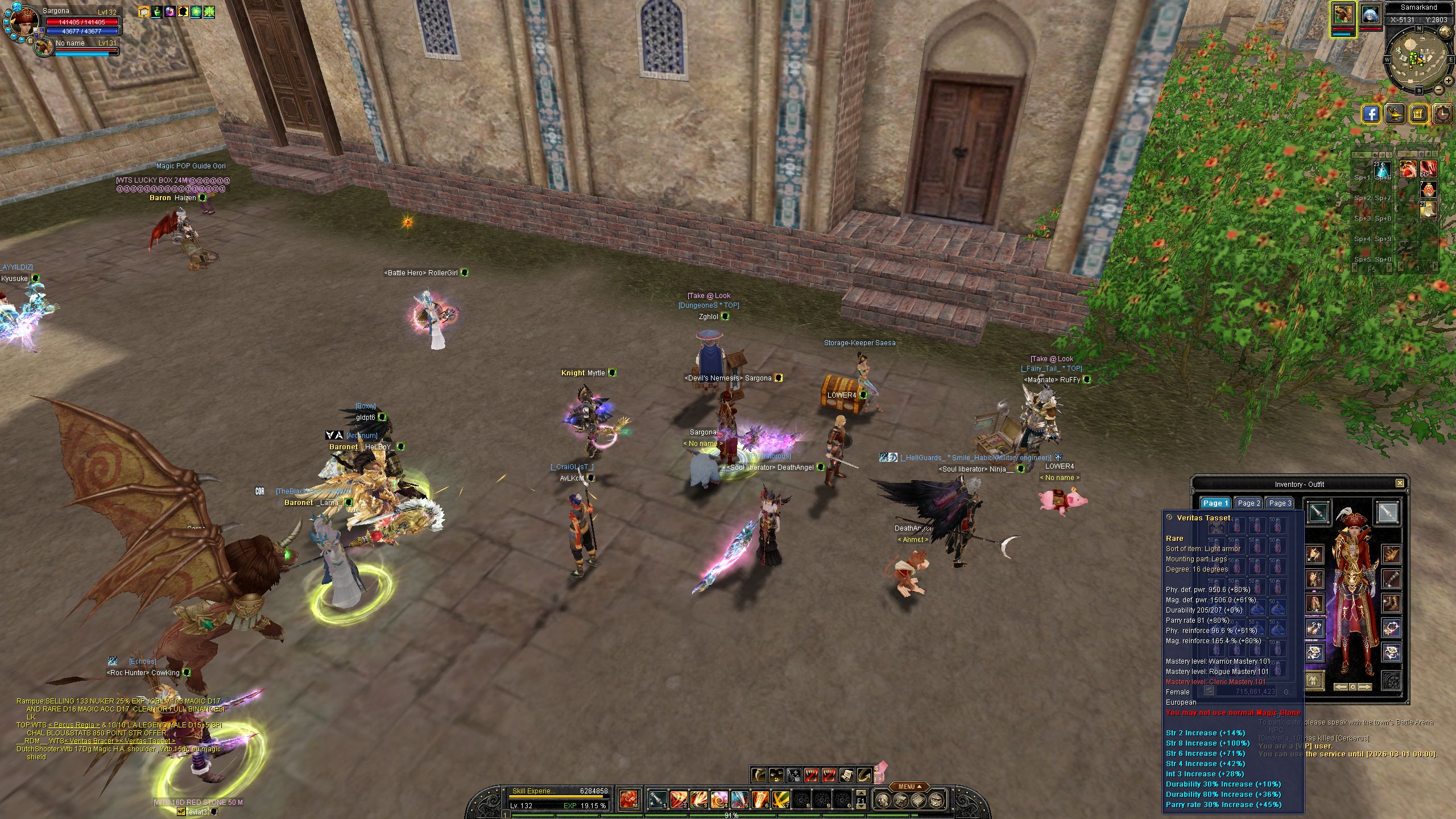This screenshot has height=819, width=1456.
Task: Open the clock icon button
Action: [1442, 114]
